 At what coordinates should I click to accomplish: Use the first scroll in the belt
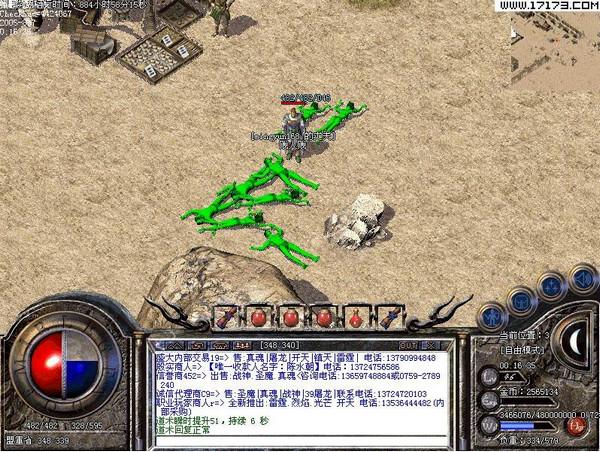228,316
